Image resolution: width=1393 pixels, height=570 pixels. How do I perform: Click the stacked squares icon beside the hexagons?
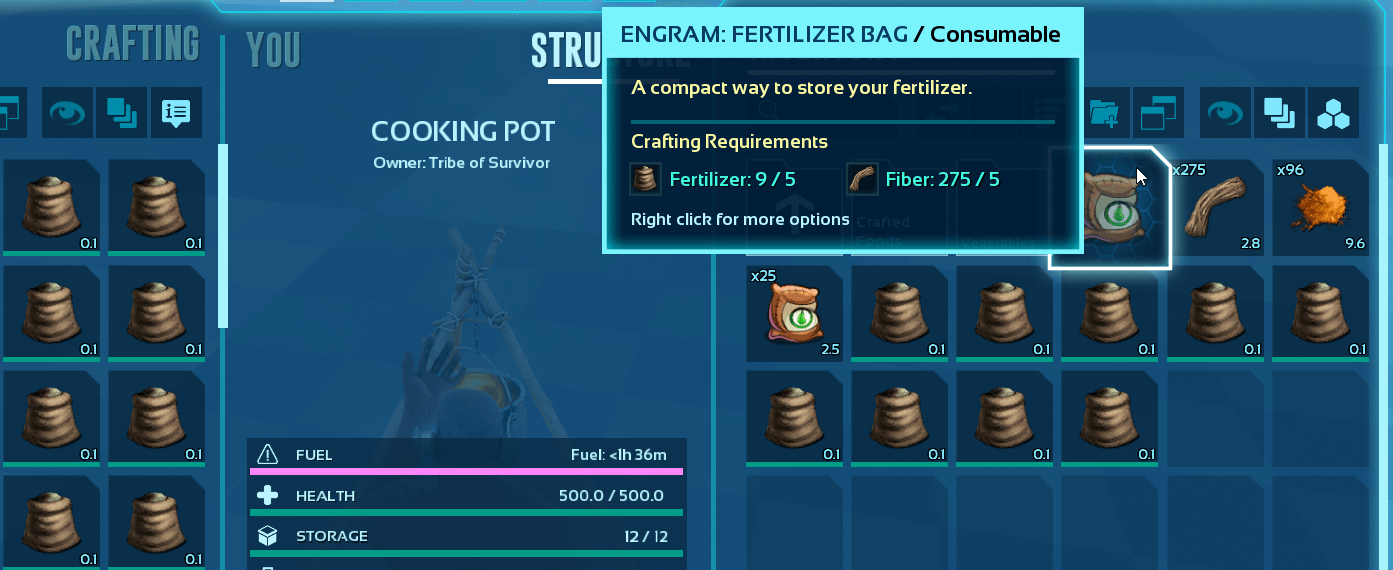click(x=1279, y=113)
